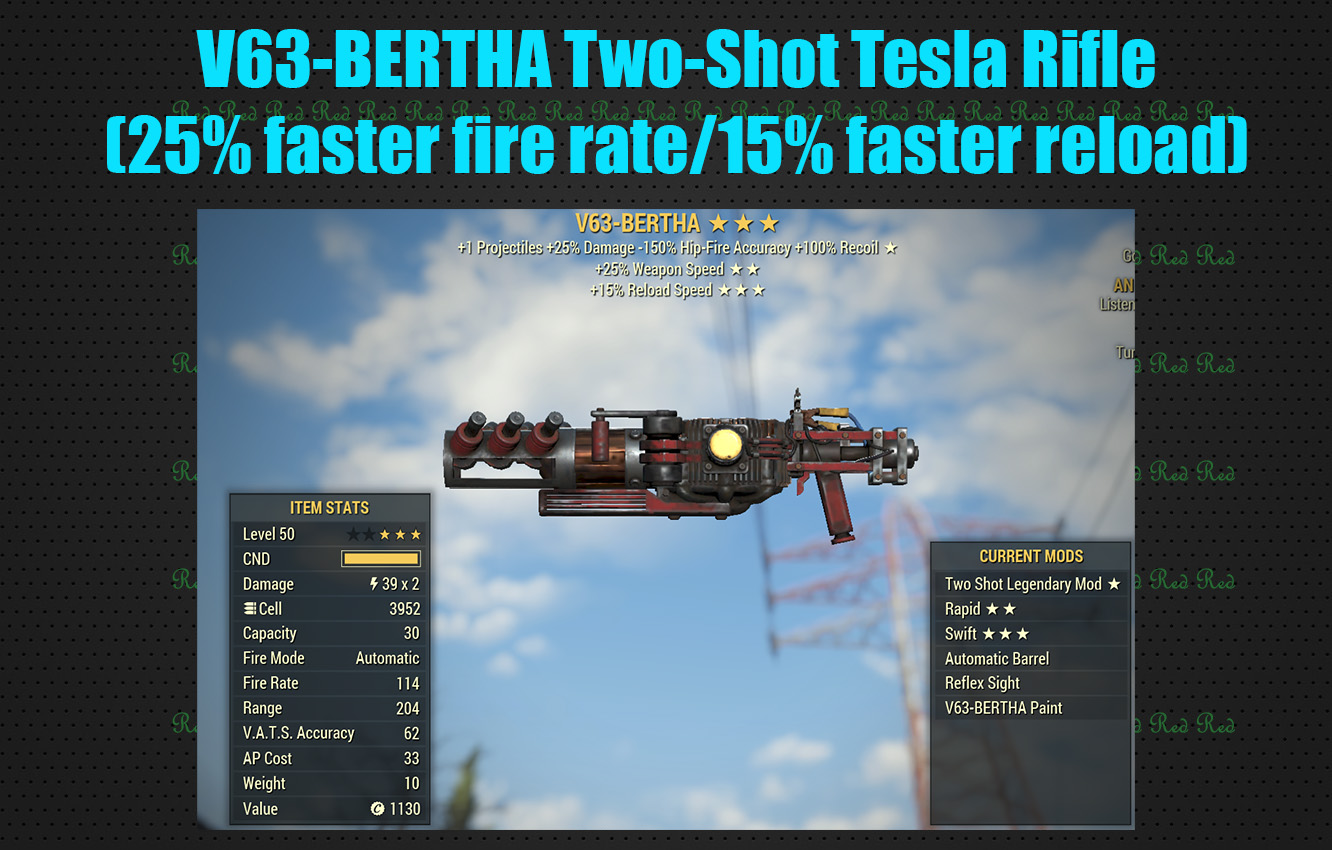
Task: Click the yellow CND condition bar
Action: point(380,558)
